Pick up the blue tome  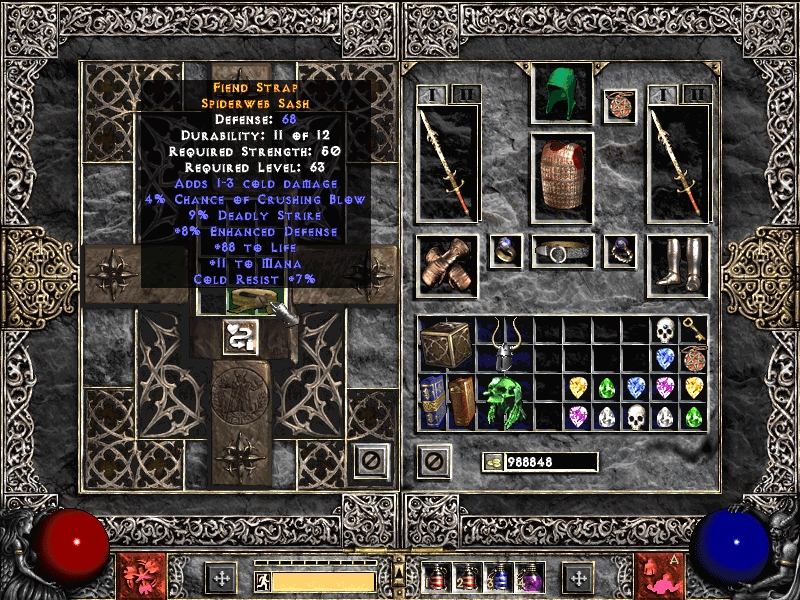pos(432,402)
